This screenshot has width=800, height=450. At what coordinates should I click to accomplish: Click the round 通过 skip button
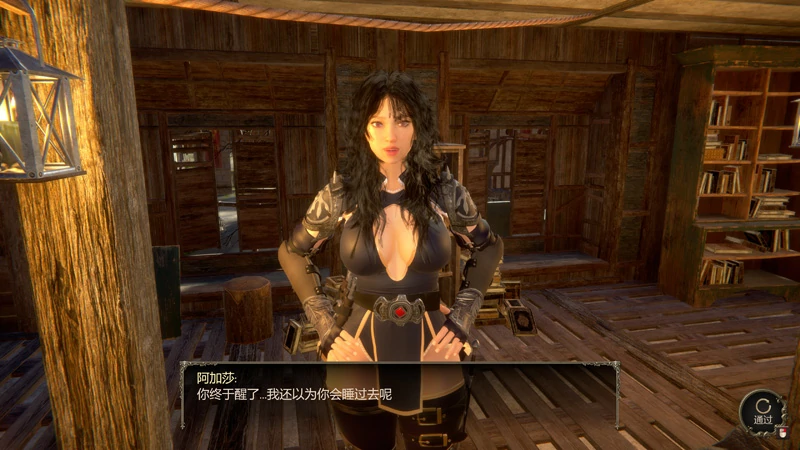762,411
